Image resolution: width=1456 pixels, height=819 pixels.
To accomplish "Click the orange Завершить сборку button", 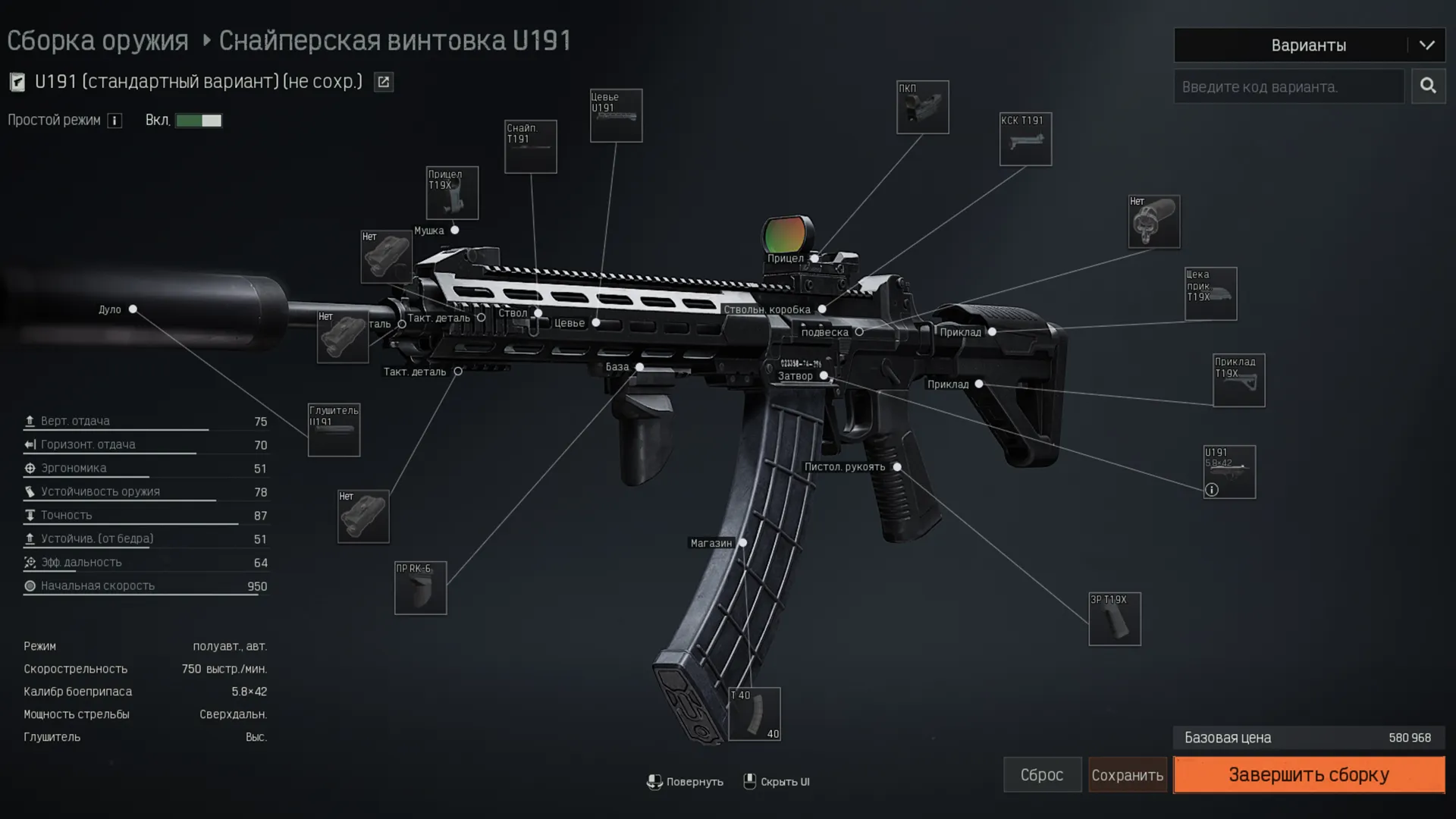I will [1308, 774].
